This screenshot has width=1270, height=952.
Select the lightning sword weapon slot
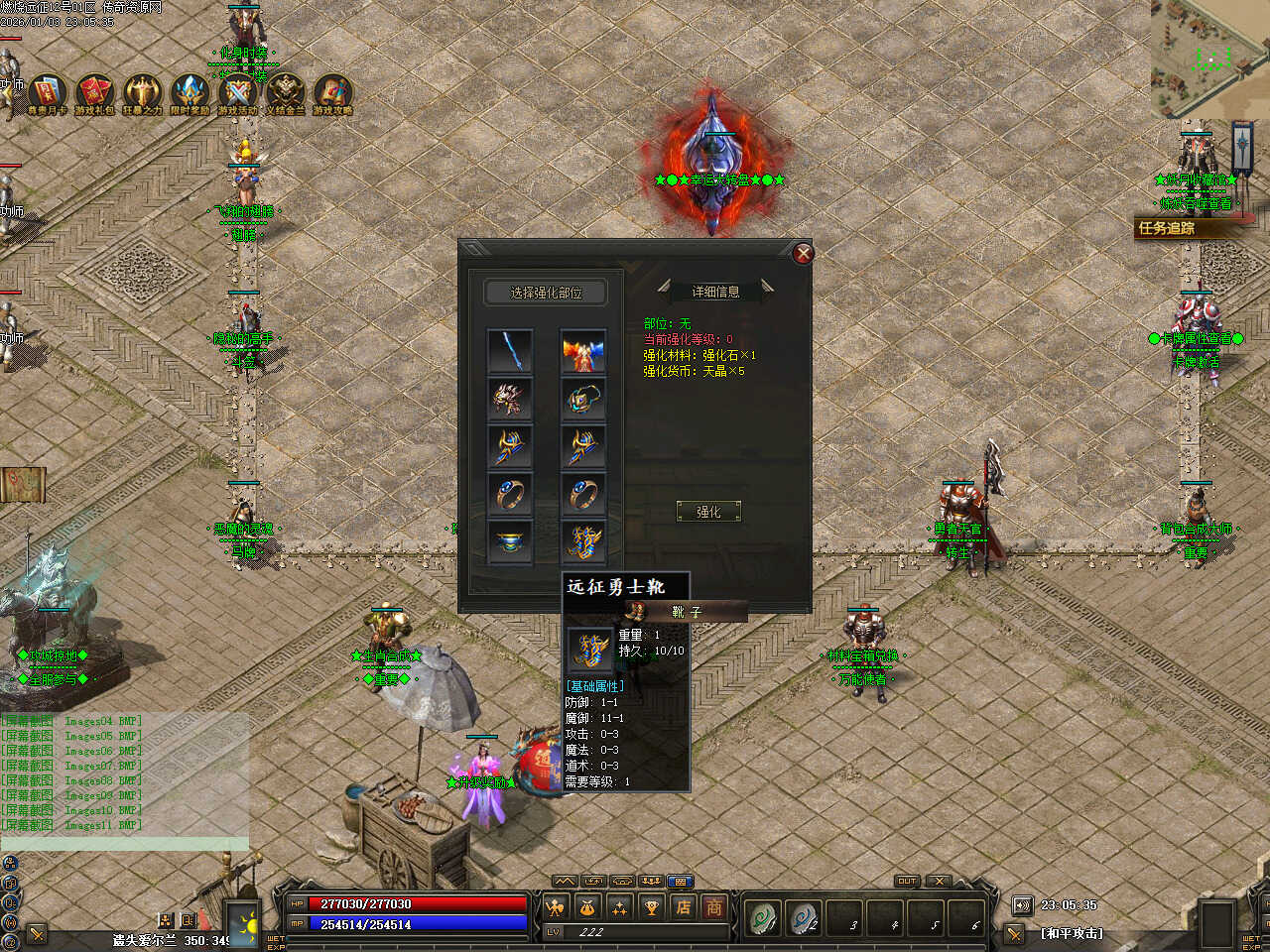[x=510, y=351]
